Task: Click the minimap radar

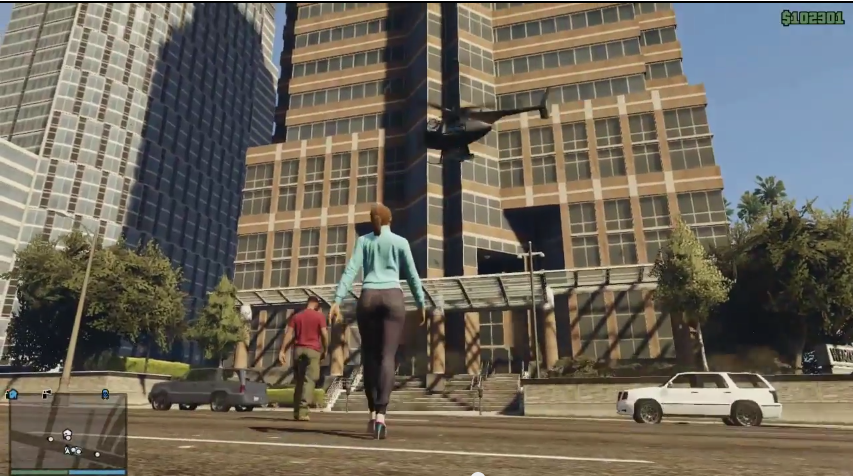Action: pyautogui.click(x=67, y=434)
